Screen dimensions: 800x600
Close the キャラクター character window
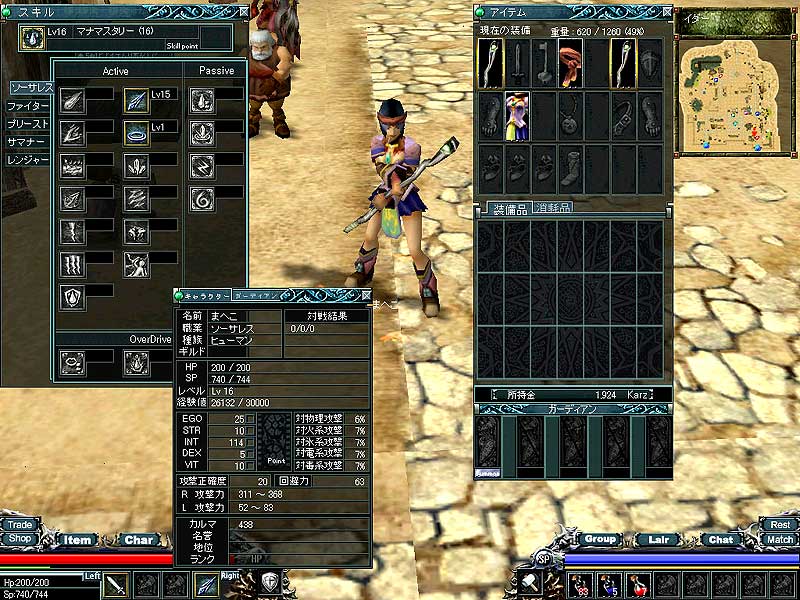click(365, 296)
